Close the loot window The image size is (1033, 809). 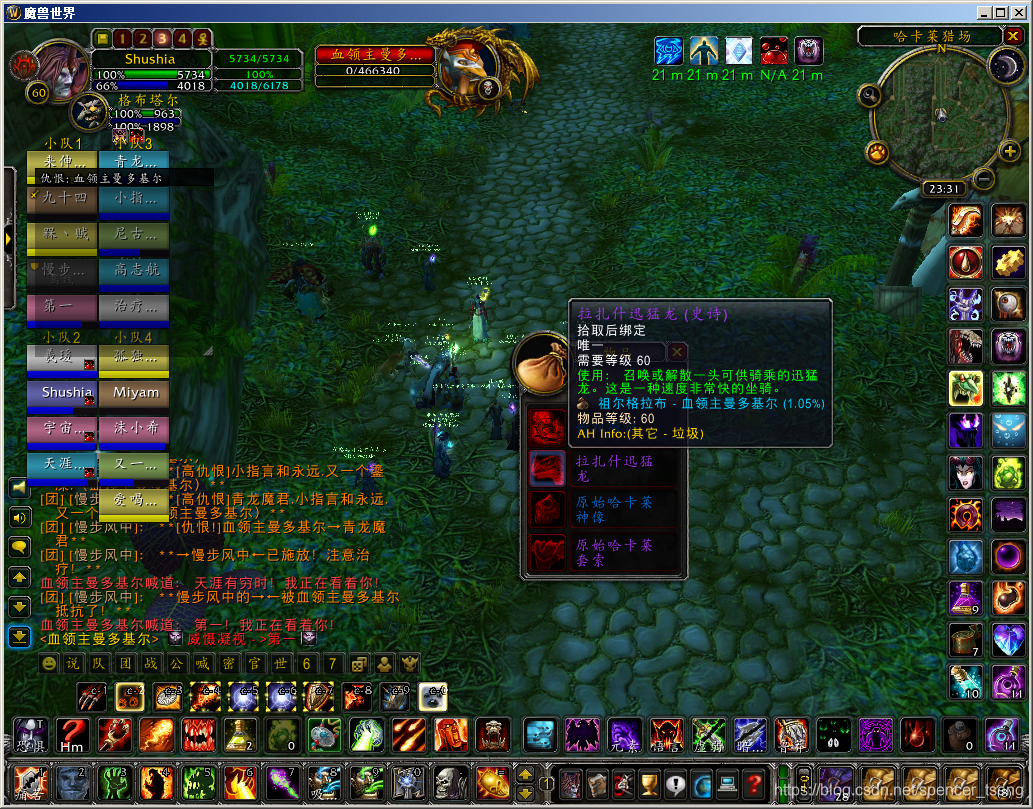click(677, 352)
